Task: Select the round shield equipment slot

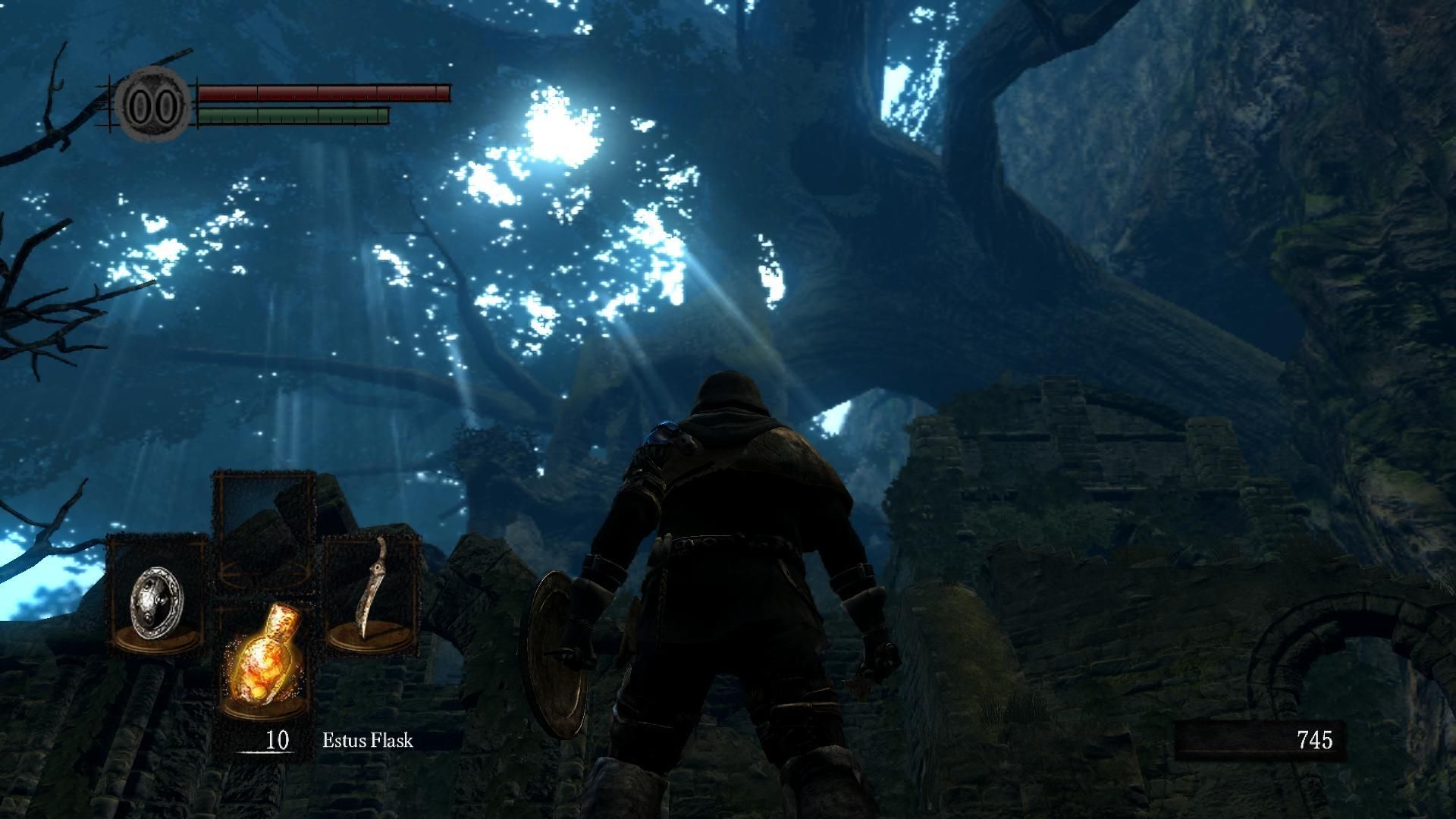Action: [x=157, y=593]
